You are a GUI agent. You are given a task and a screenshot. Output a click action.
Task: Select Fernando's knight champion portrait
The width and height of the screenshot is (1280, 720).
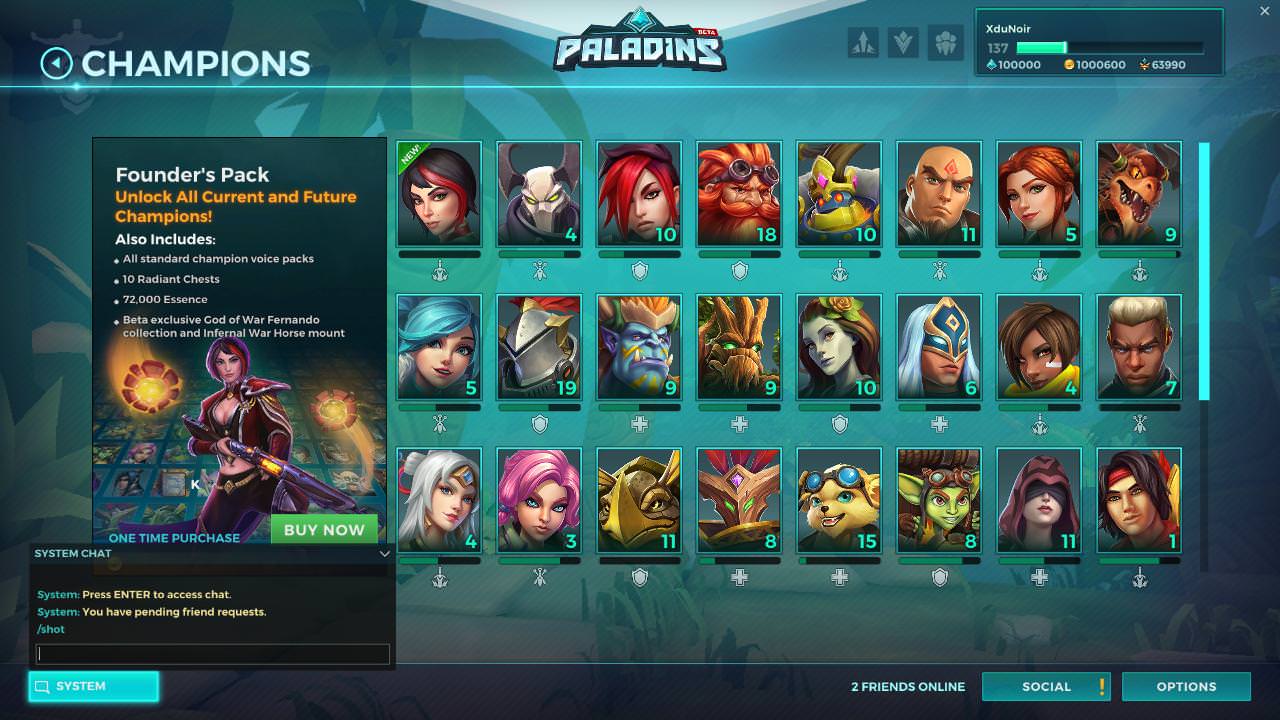pos(539,343)
